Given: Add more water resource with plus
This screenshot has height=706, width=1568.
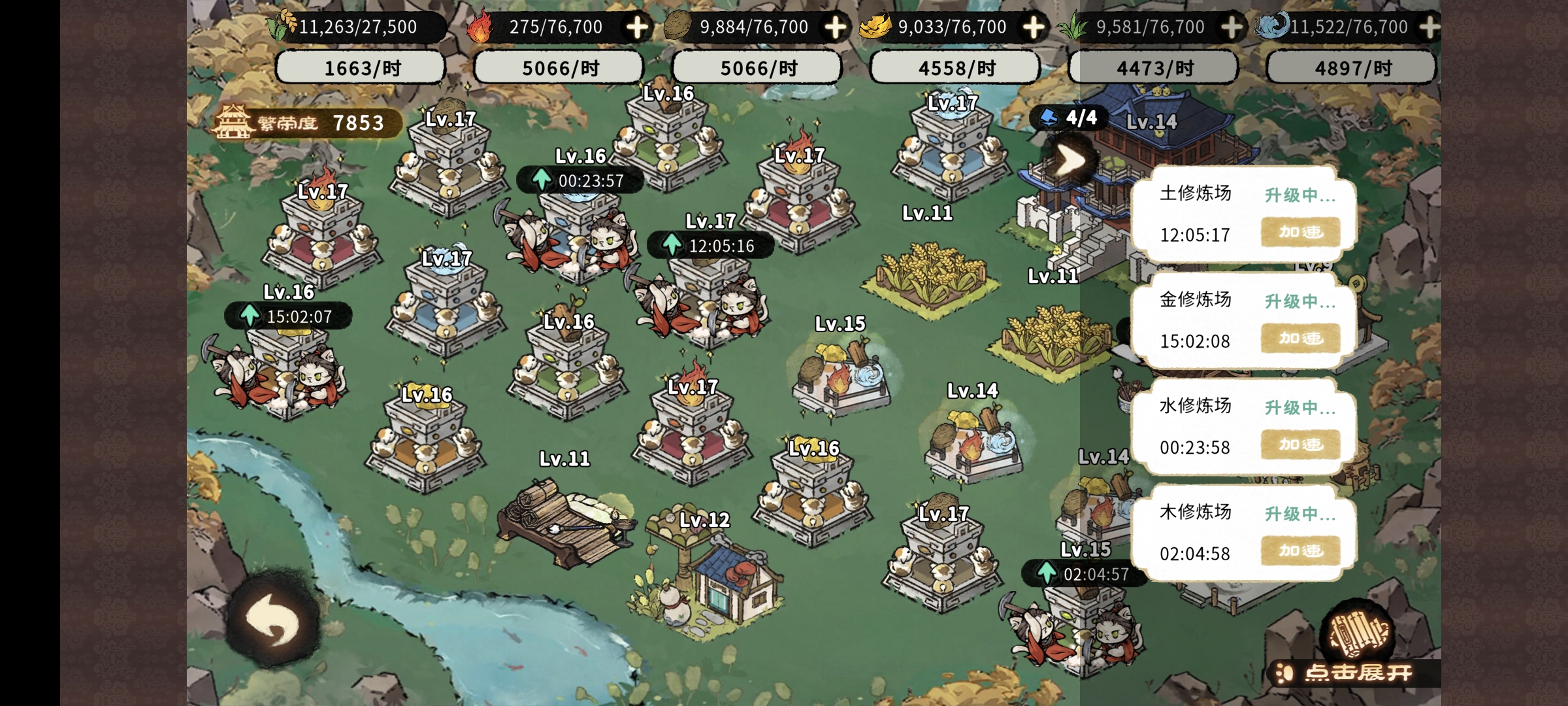Looking at the screenshot, I should (x=1429, y=27).
